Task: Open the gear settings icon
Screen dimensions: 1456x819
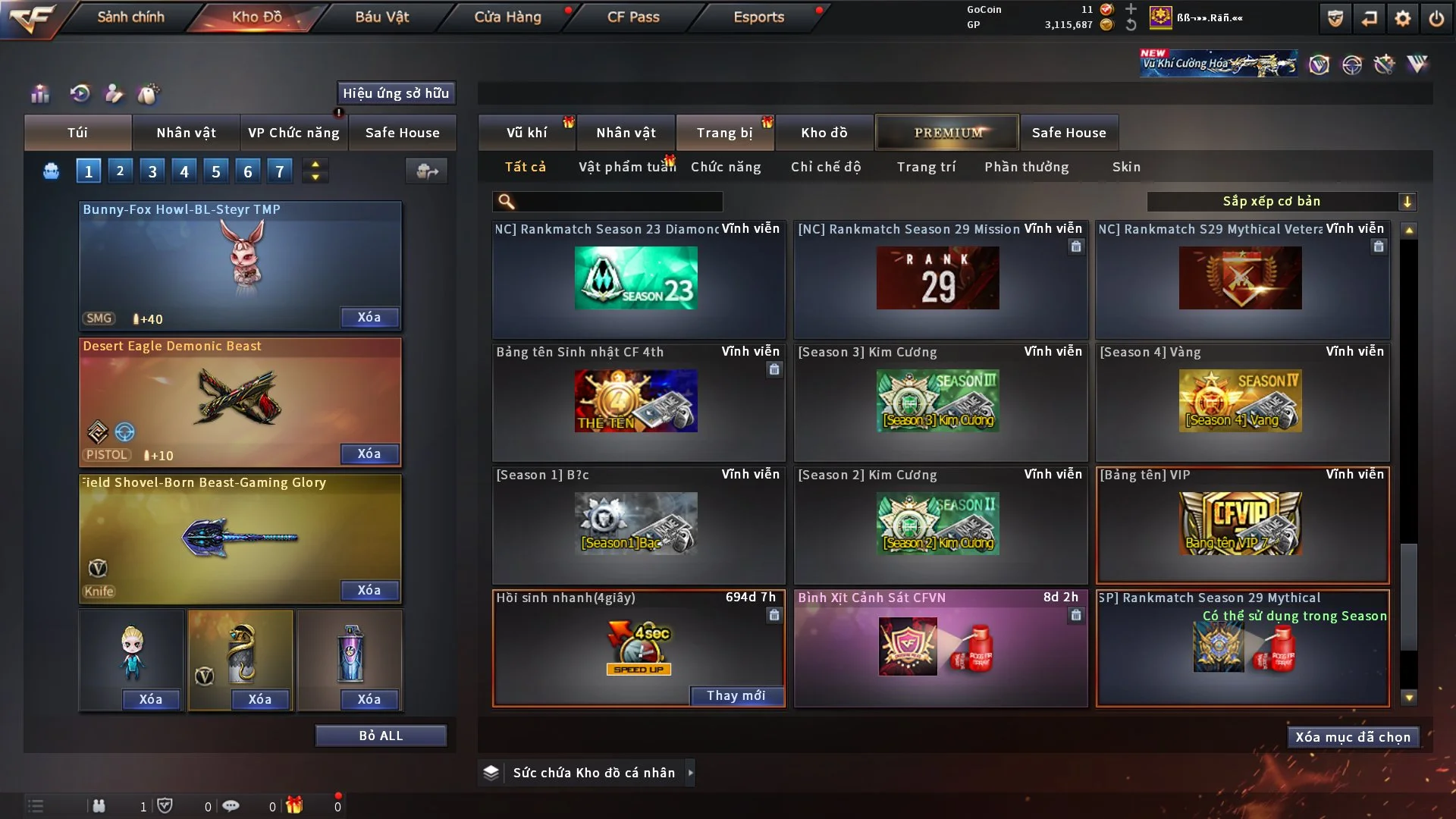Action: (1402, 18)
